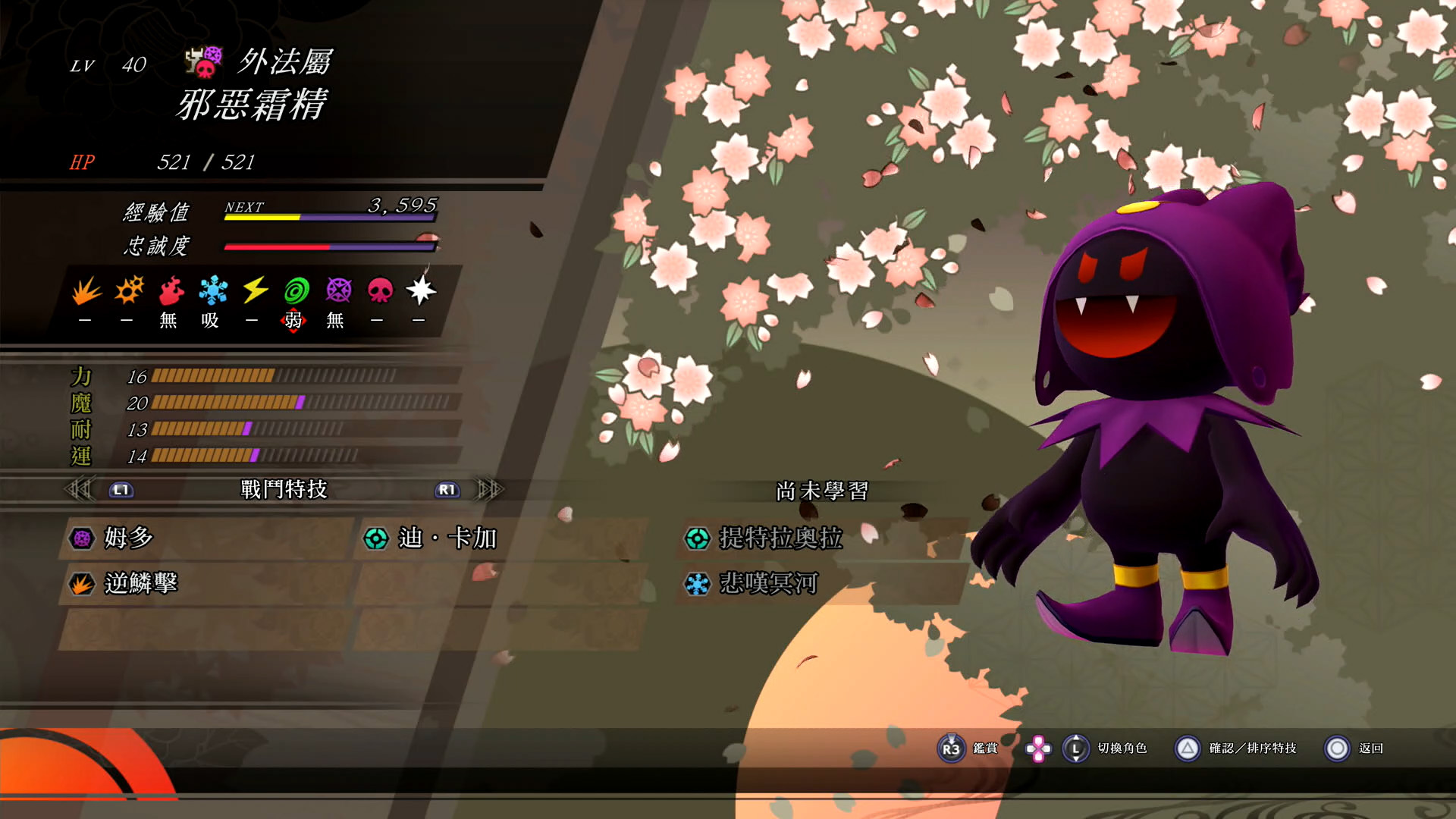Go to previous skill page arrow
Viewport: 1456px width, 819px height.
coord(78,490)
